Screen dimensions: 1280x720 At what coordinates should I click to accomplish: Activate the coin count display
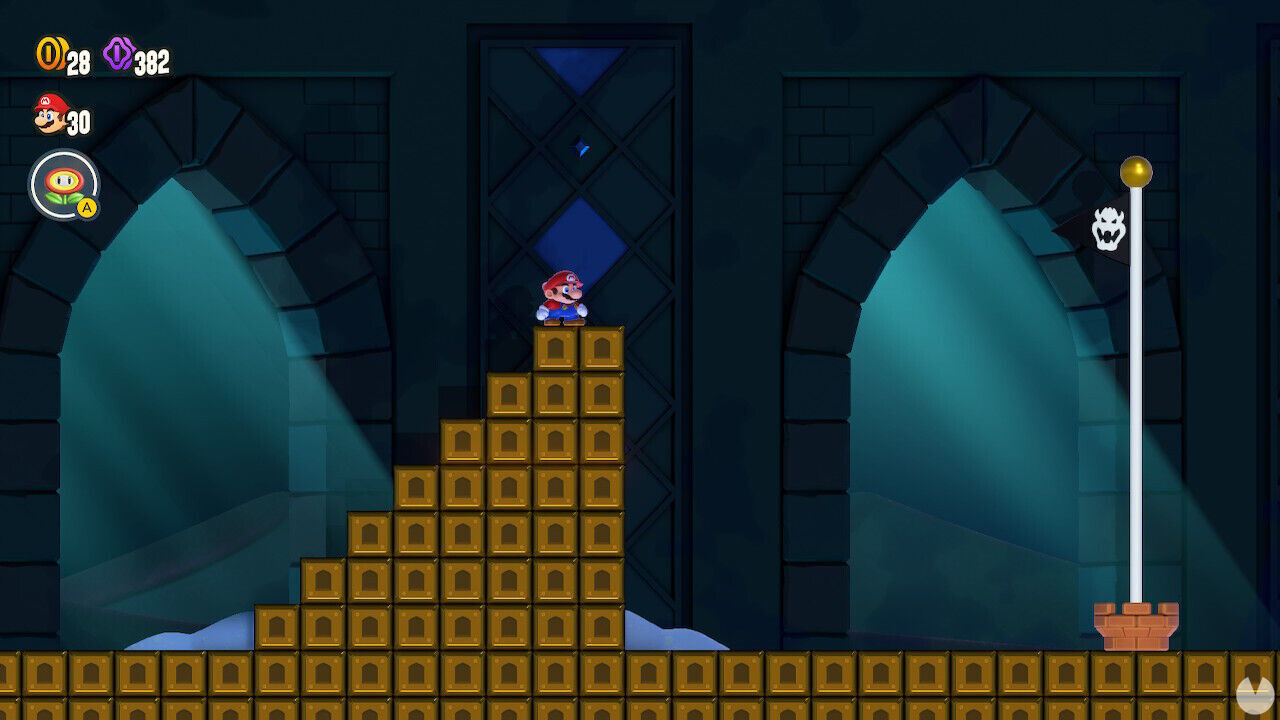tap(60, 57)
